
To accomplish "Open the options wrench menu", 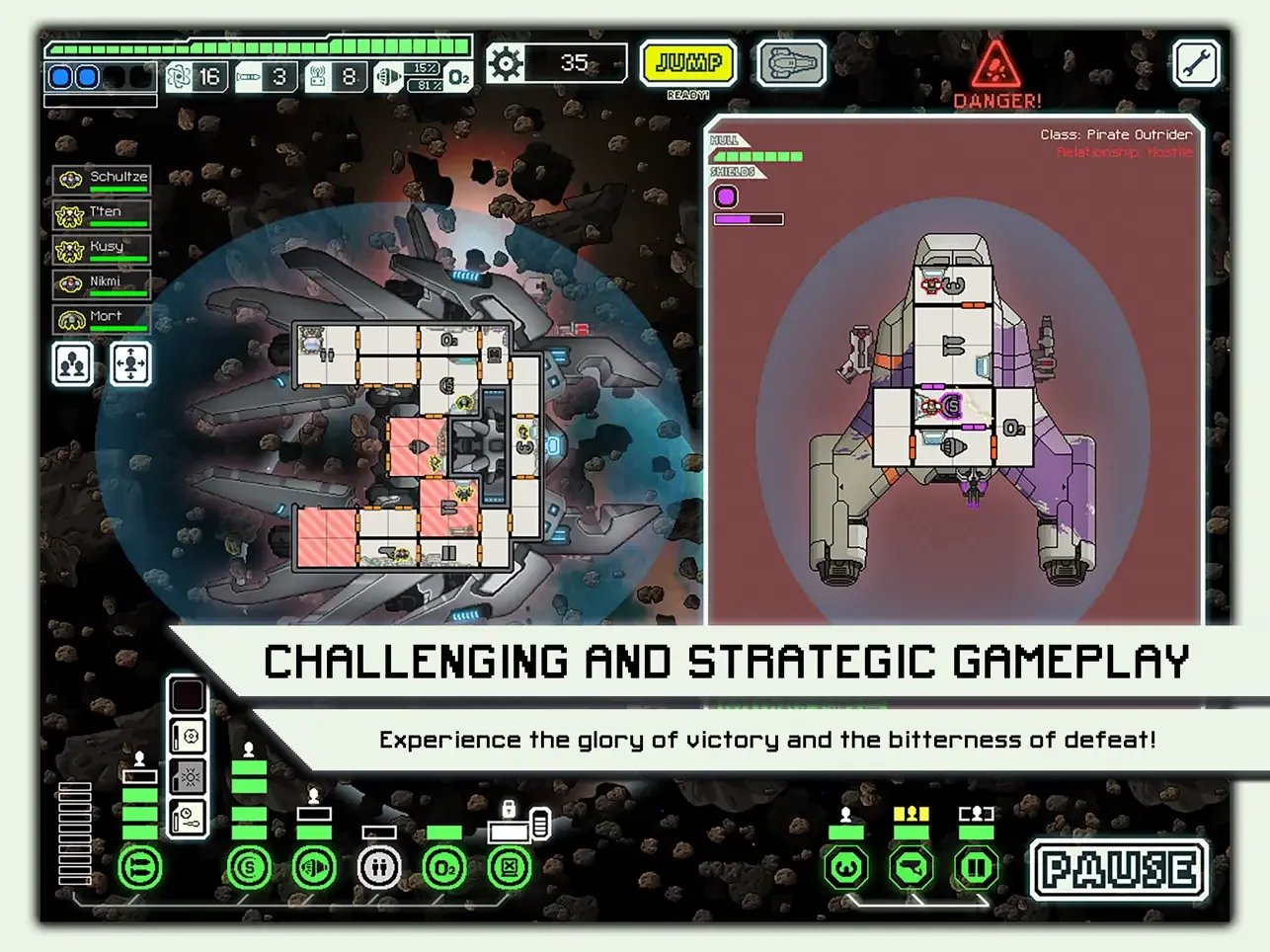I will (1196, 64).
